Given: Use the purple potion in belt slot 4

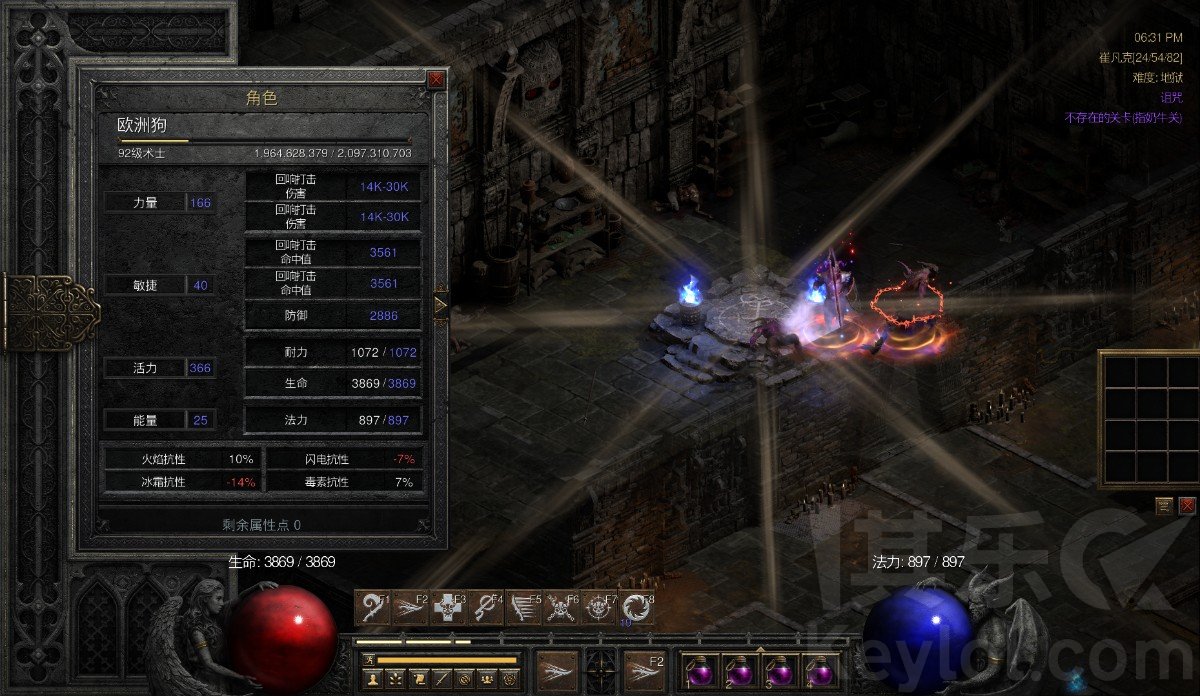Looking at the screenshot, I should pos(821,668).
